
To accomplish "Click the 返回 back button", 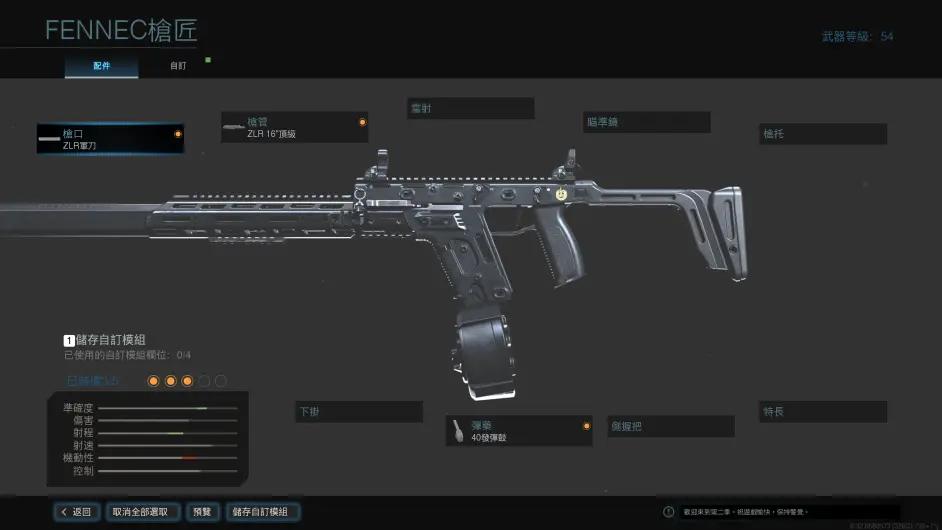I will pyautogui.click(x=76, y=512).
